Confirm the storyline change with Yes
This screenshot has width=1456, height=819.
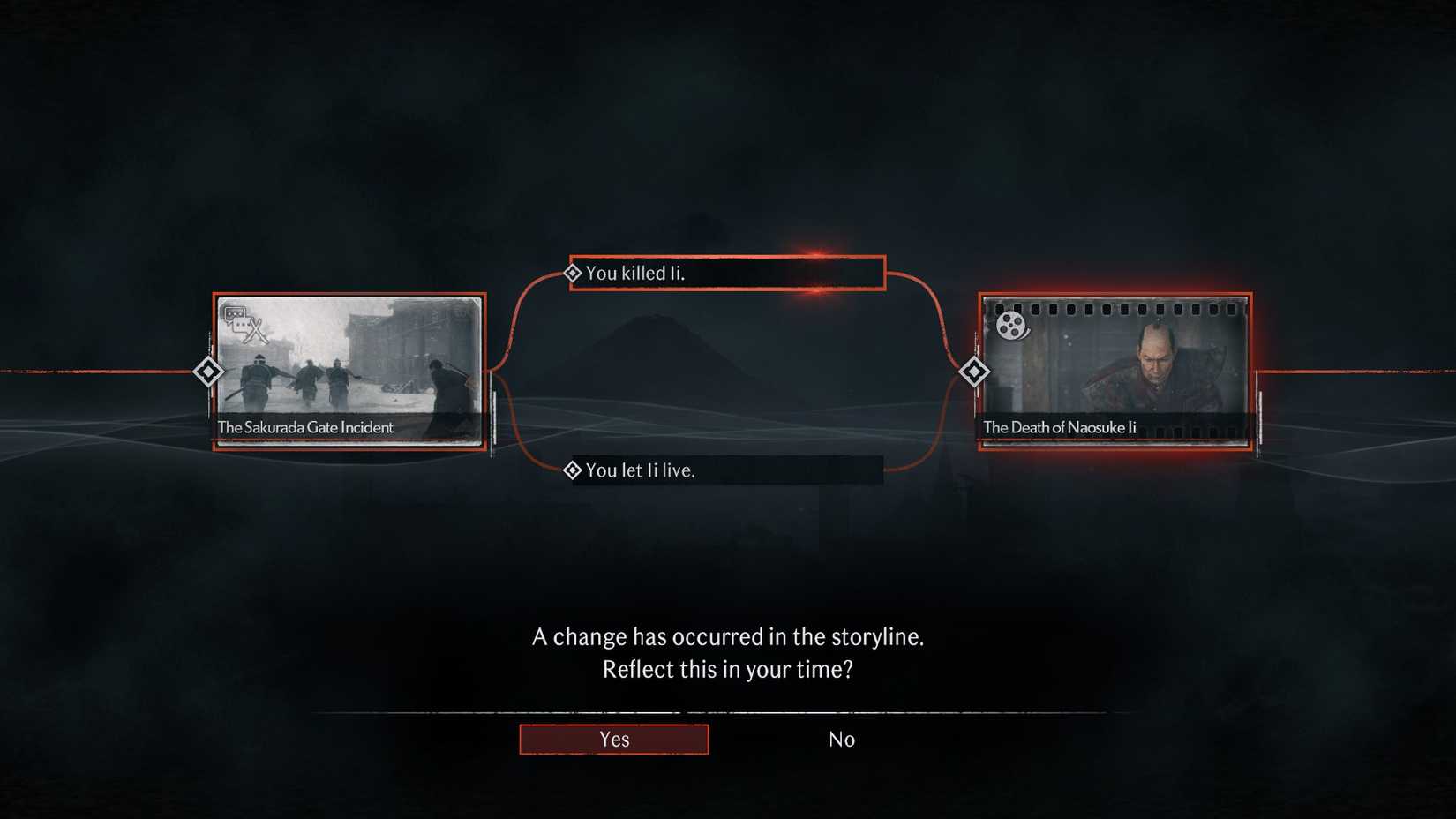(x=613, y=739)
